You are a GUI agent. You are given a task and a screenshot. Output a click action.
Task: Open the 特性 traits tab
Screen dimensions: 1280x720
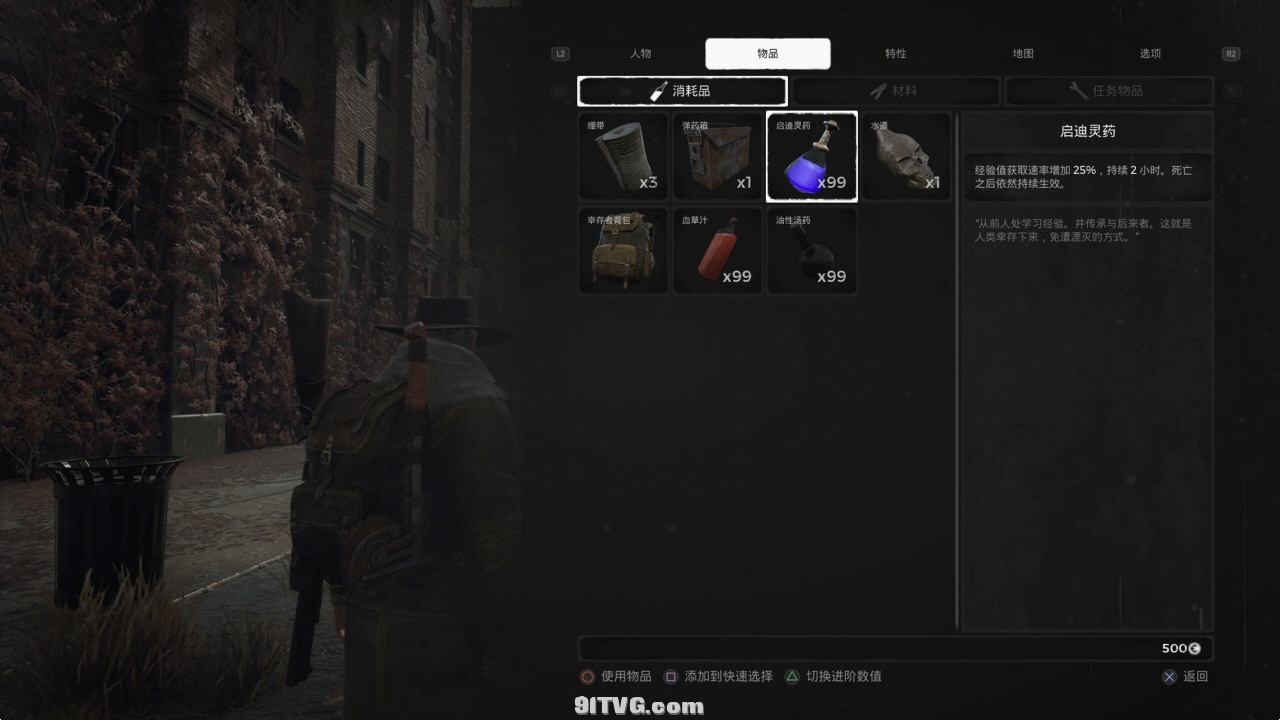[895, 54]
